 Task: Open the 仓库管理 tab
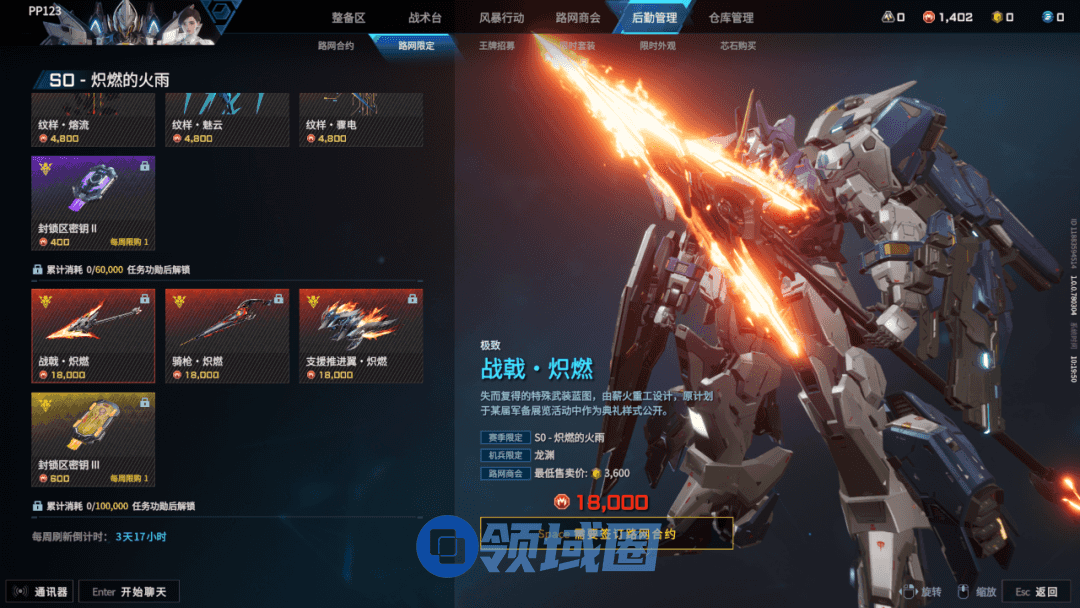731,18
